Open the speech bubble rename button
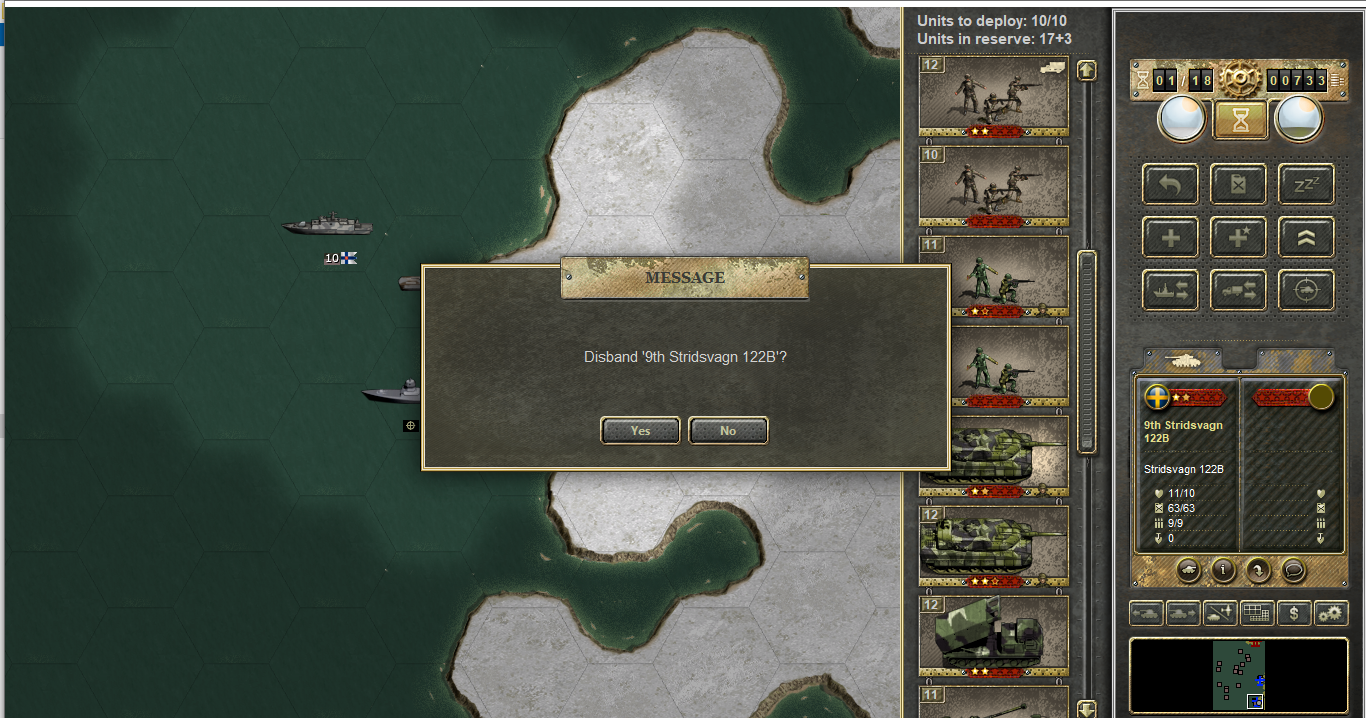Screen dimensions: 1366x718 tap(1292, 569)
